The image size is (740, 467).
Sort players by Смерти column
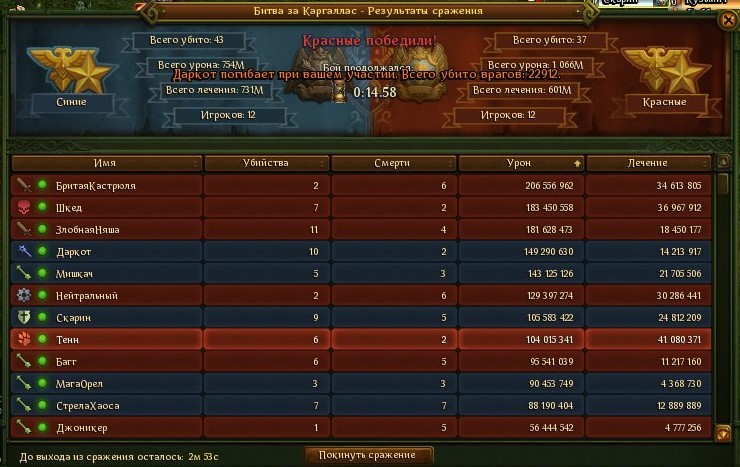394,163
